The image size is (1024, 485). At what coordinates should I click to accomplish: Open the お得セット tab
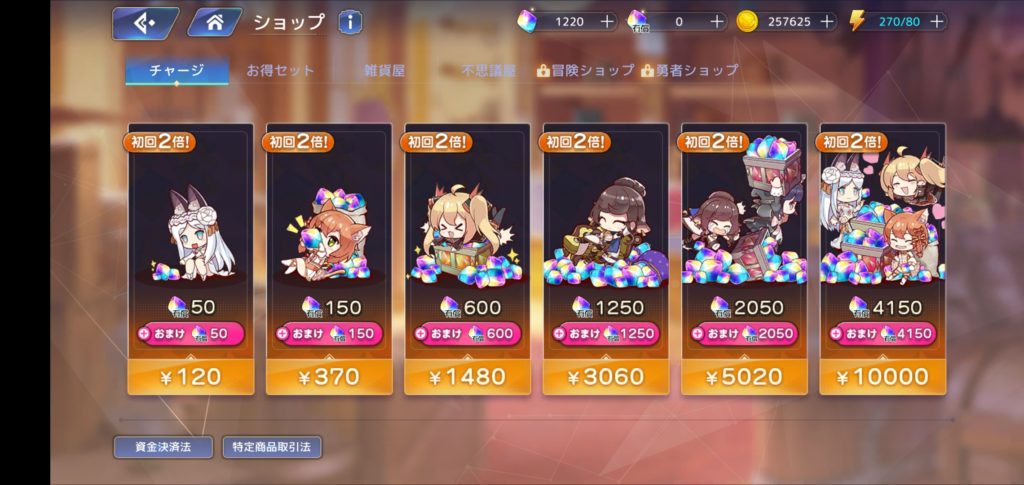pos(281,71)
